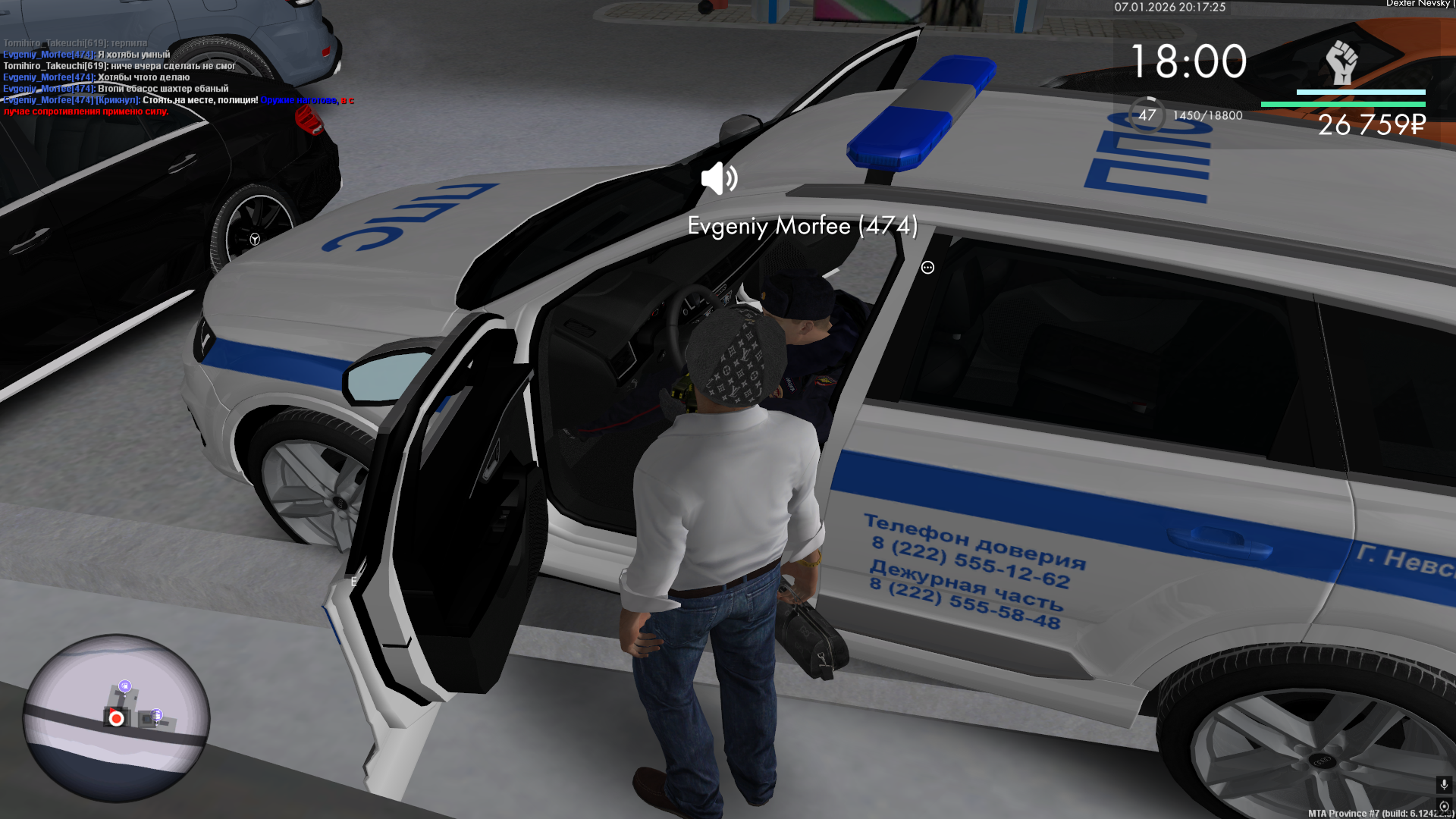1456x819 pixels.
Task: Open the ellipsis interaction bubble by the car door
Action: point(927,268)
